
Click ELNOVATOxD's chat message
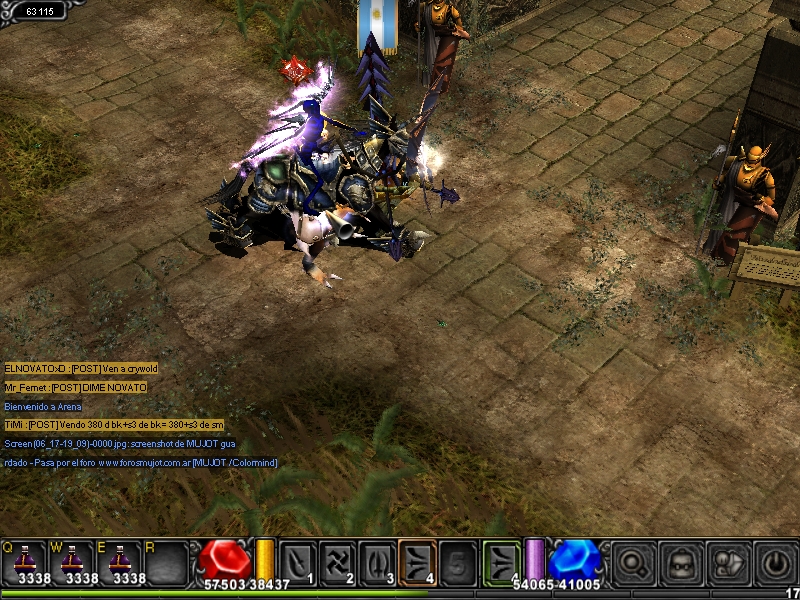[x=81, y=369]
